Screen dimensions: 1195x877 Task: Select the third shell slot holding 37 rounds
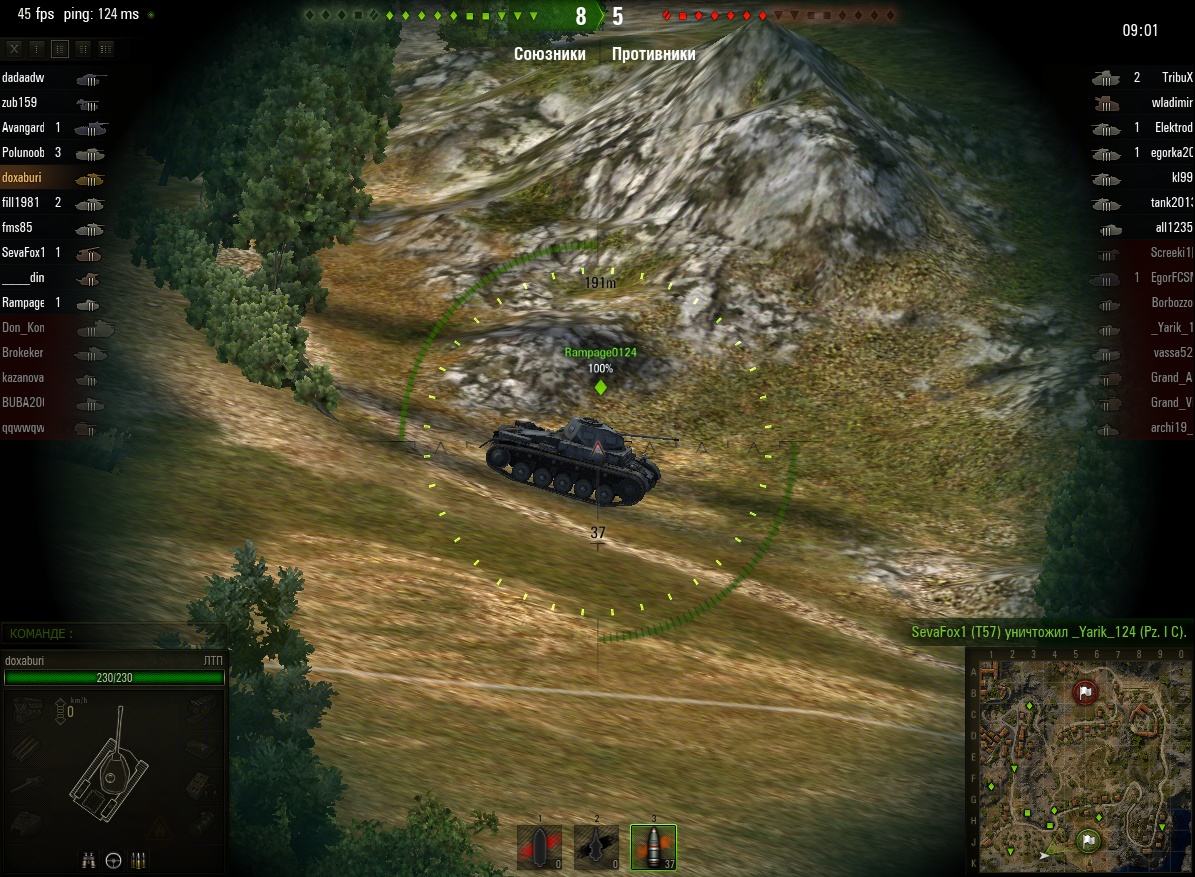click(x=654, y=847)
